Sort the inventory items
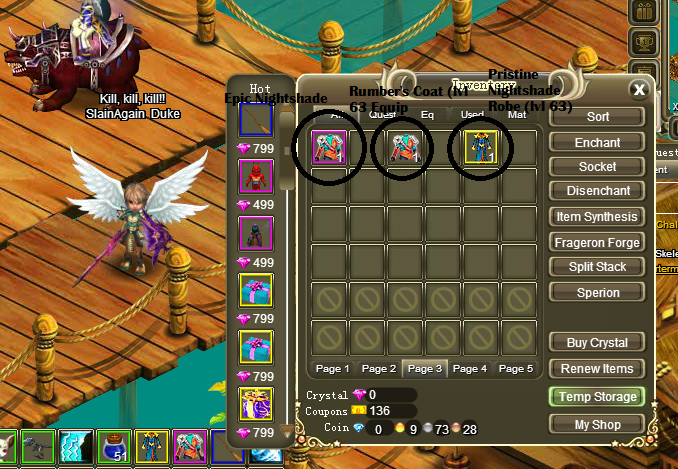 pos(597,117)
